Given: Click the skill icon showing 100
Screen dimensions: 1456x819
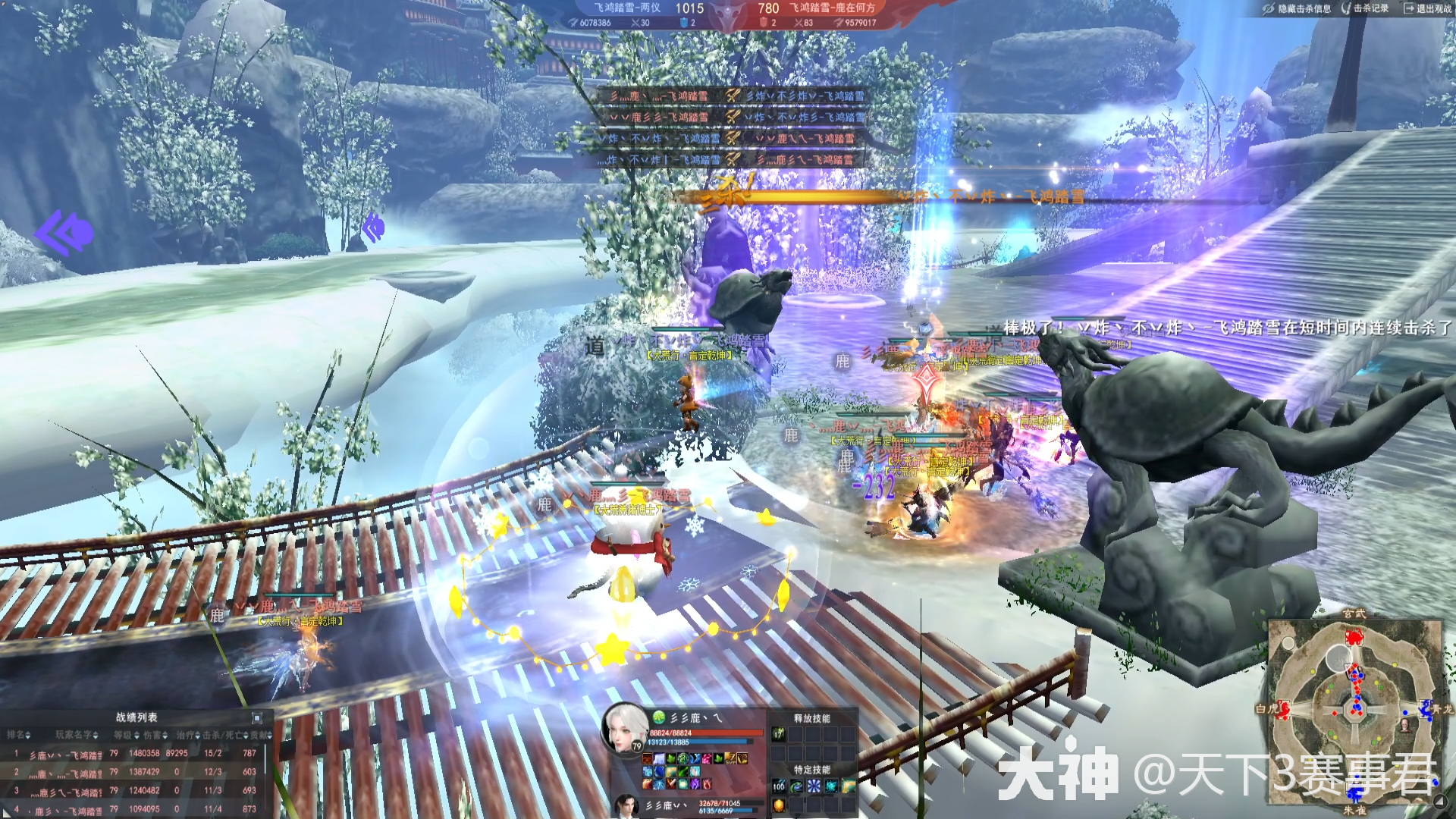Looking at the screenshot, I should (x=779, y=786).
